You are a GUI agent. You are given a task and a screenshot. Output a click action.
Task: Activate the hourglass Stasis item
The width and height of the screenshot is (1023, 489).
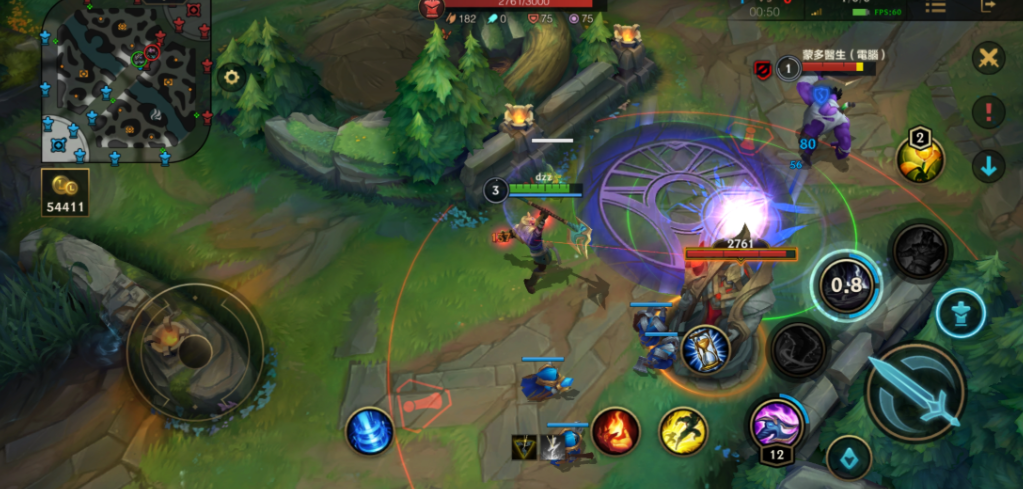[704, 352]
